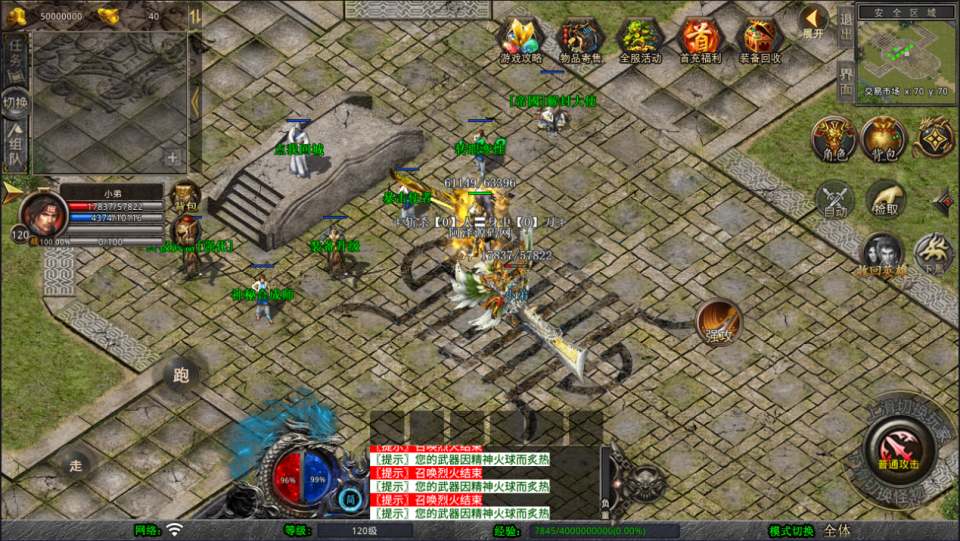Click the plus button in the quest panel
Viewport: 960px width, 541px height.
[x=173, y=158]
